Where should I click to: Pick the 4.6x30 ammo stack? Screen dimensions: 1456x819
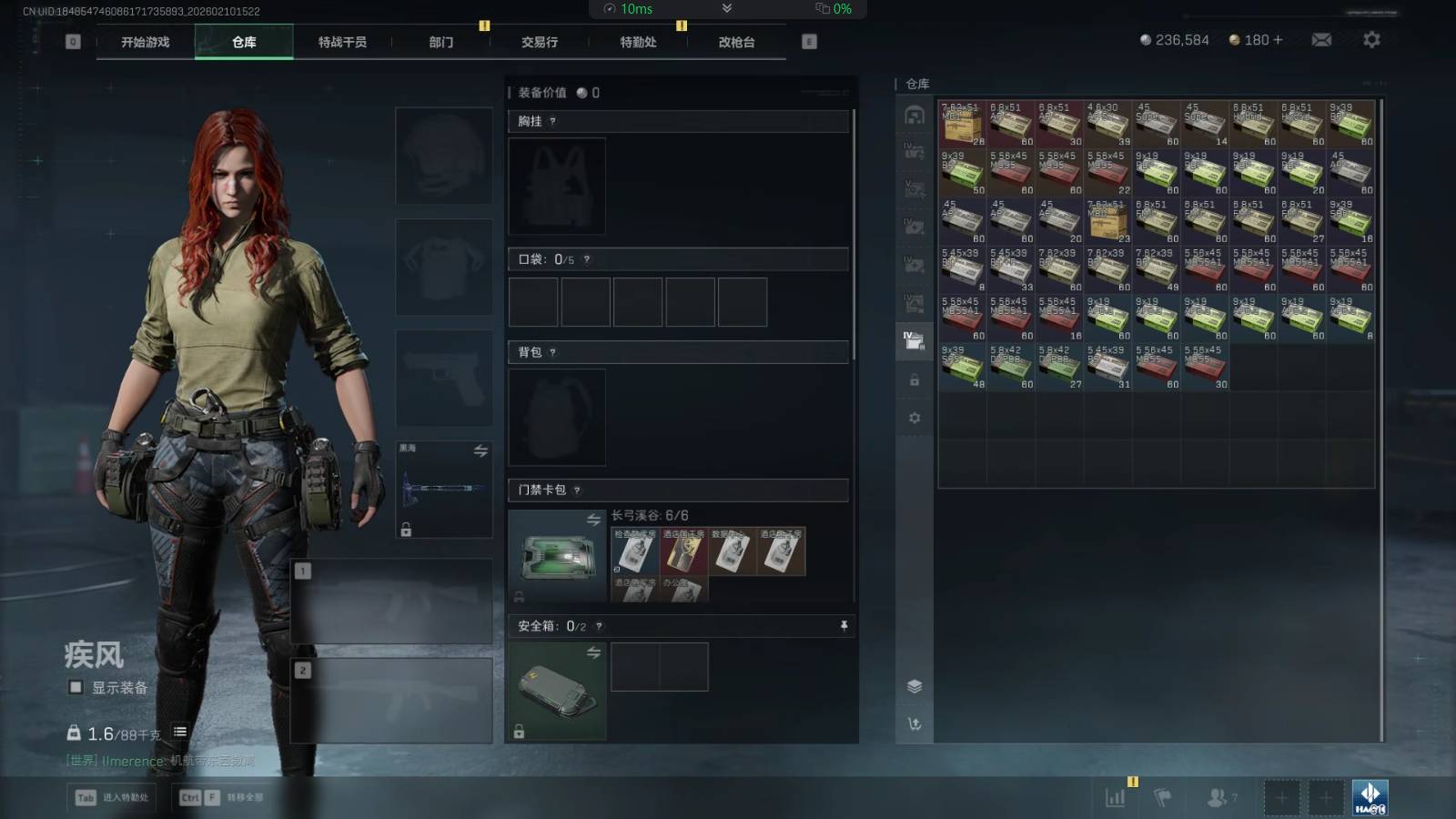point(1107,124)
